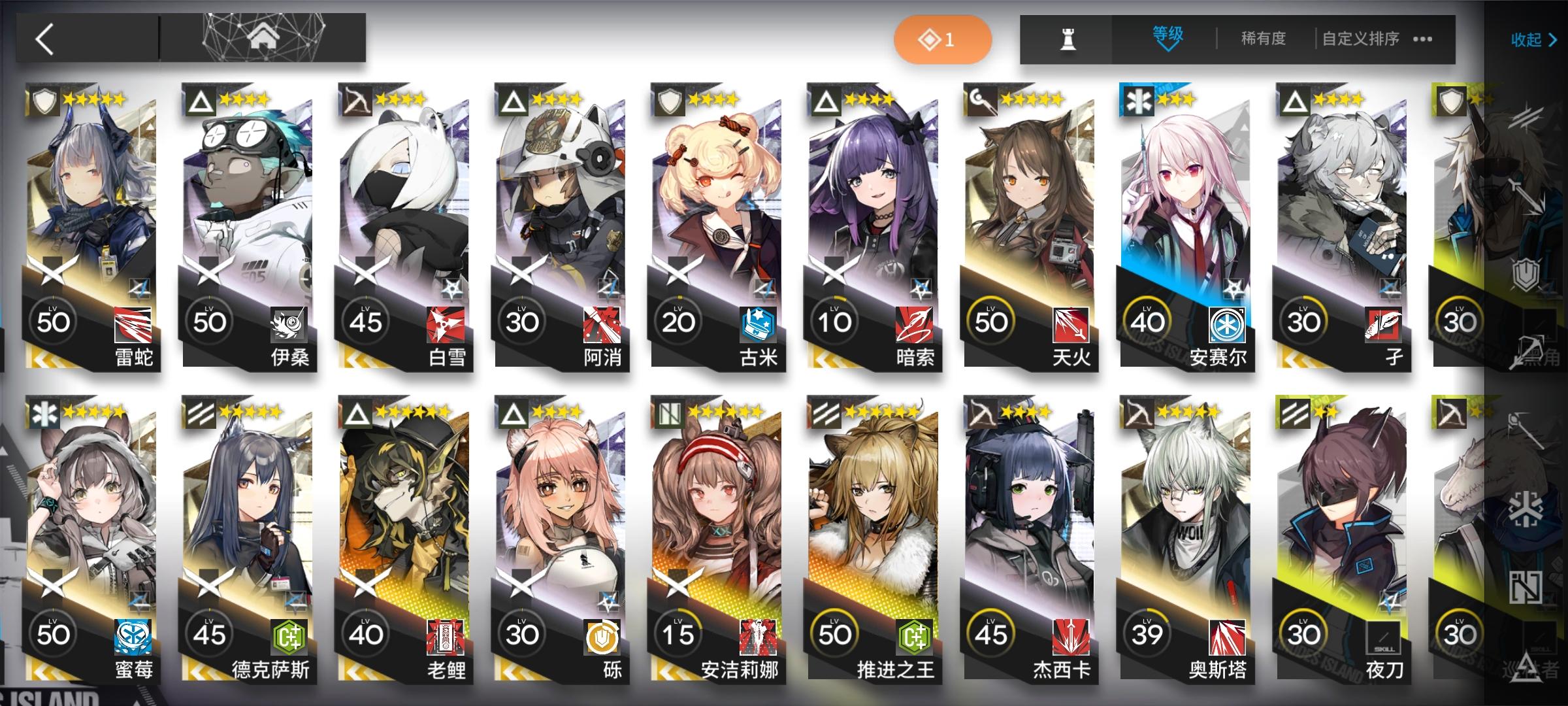The height and width of the screenshot is (706, 1568).
Task: Click the Medic class icon on 安赛尔's card
Action: click(x=1138, y=100)
